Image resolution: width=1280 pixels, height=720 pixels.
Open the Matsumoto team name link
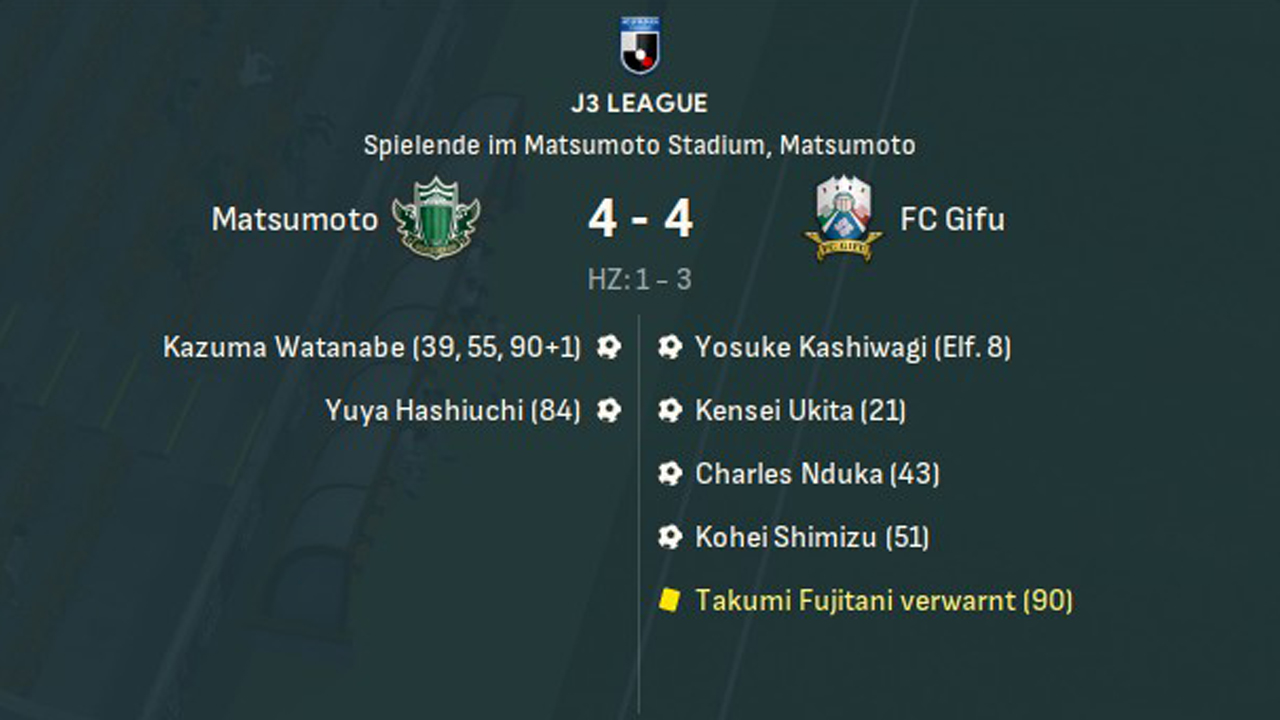pos(295,220)
